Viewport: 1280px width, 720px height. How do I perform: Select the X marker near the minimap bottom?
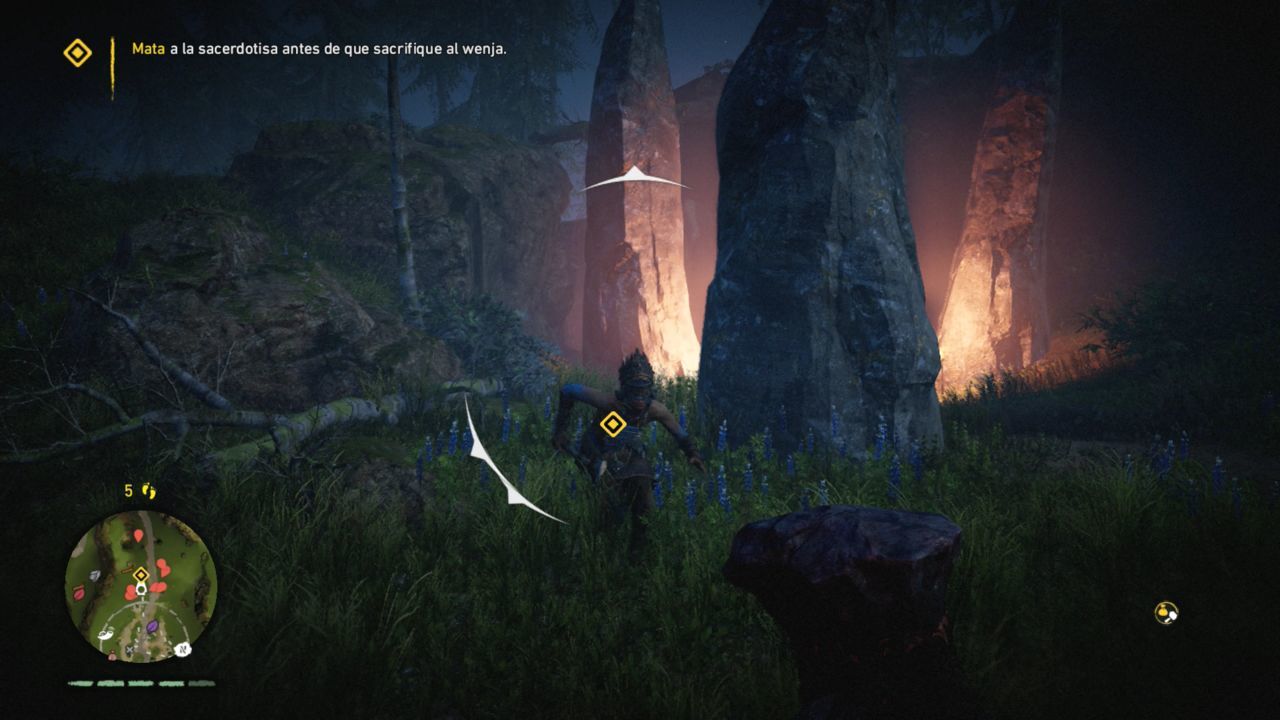click(130, 650)
